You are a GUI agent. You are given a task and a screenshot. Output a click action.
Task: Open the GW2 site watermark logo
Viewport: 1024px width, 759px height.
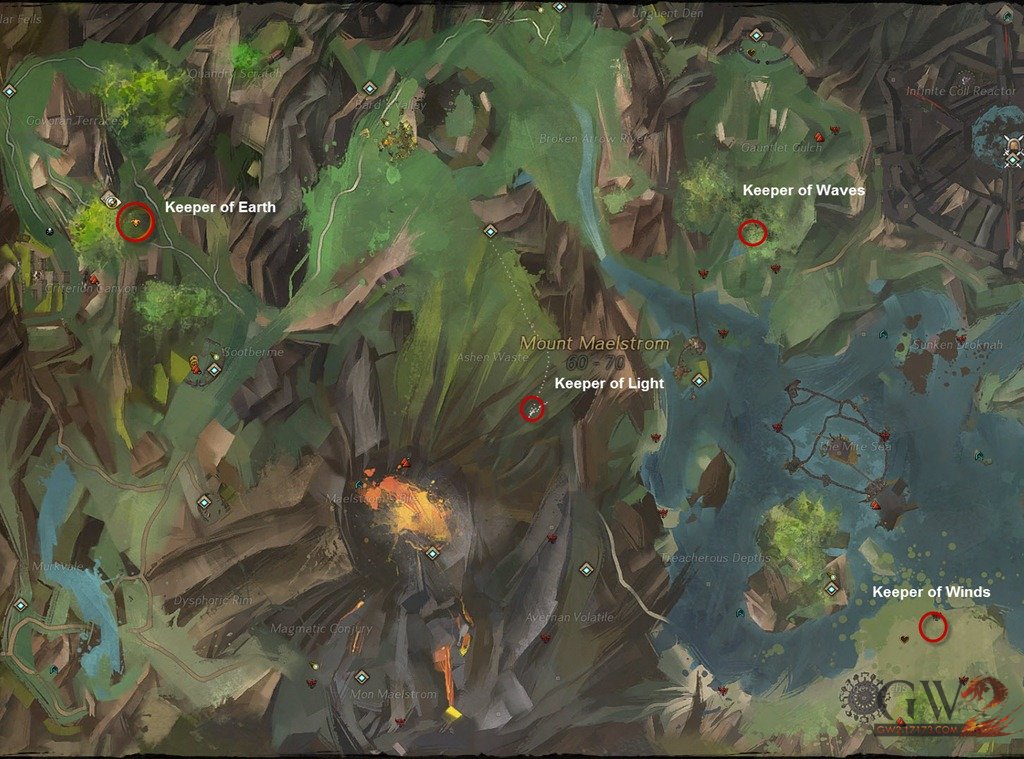point(920,700)
